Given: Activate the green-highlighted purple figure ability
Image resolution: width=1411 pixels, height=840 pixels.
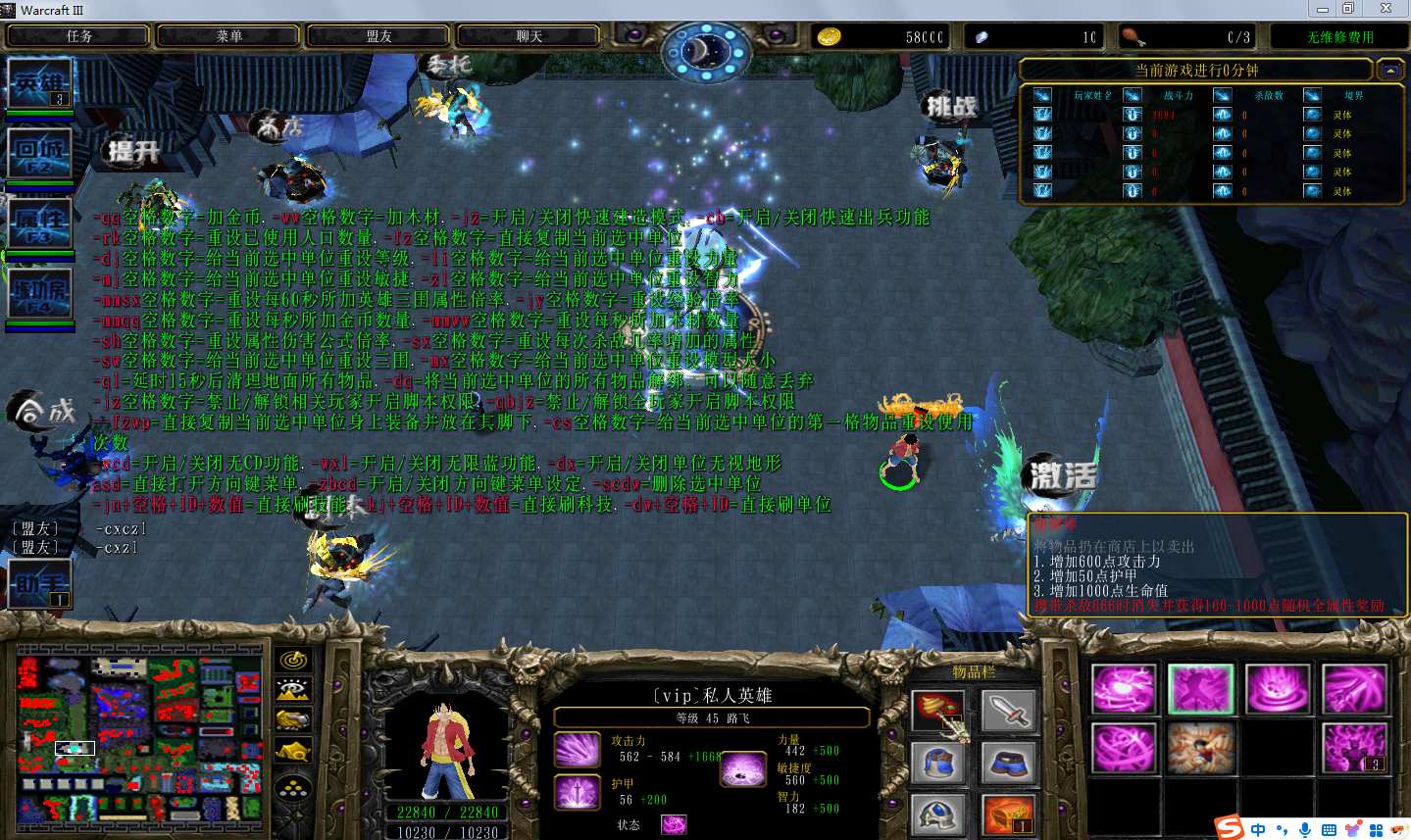Looking at the screenshot, I should click(x=1200, y=688).
